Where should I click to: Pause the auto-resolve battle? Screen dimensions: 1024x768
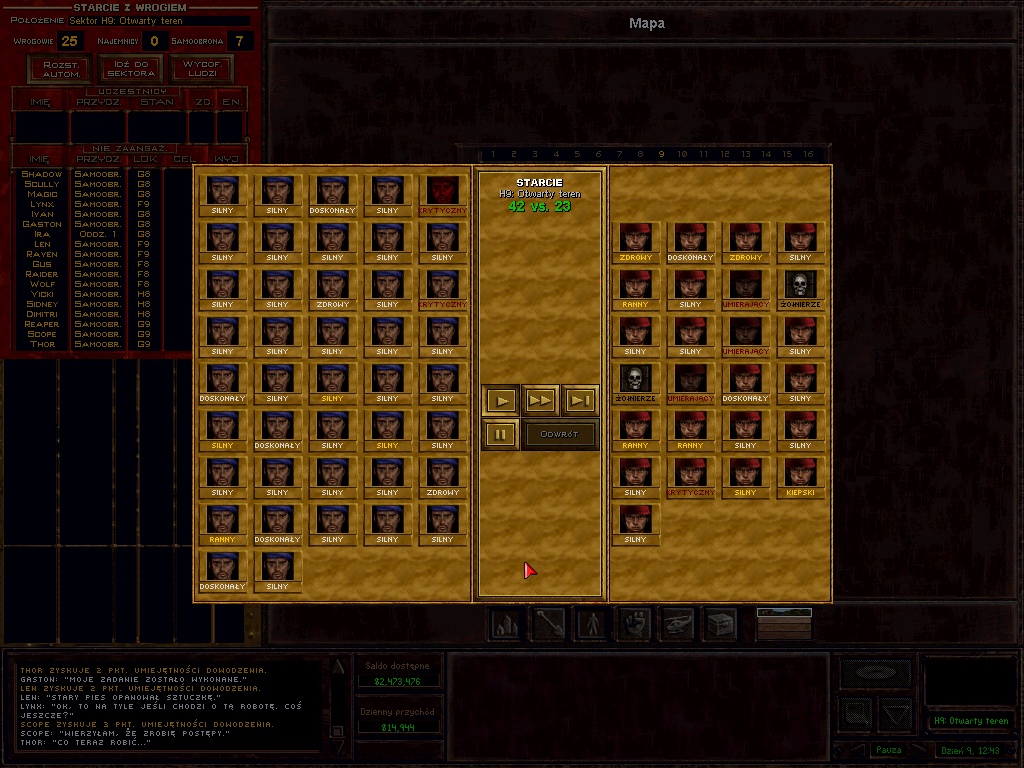tap(501, 435)
